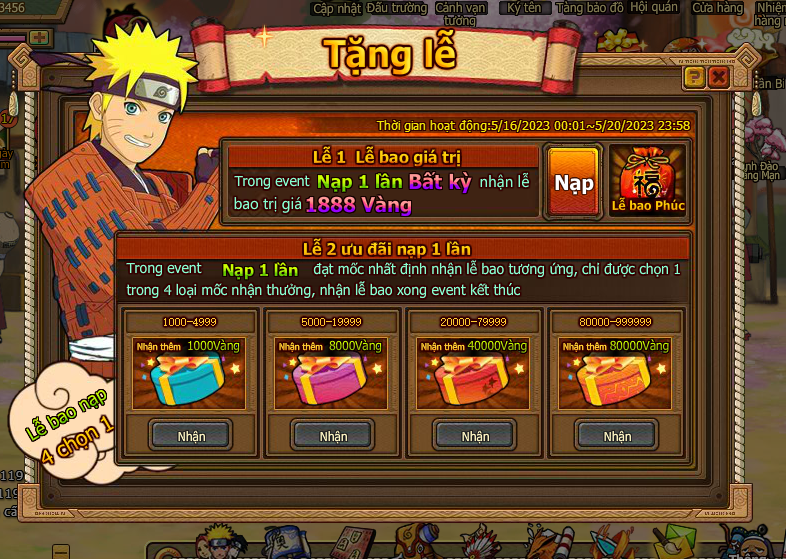The height and width of the screenshot is (559, 786).
Task: Select the Lễ bao Phúc gift bag
Action: [x=648, y=182]
